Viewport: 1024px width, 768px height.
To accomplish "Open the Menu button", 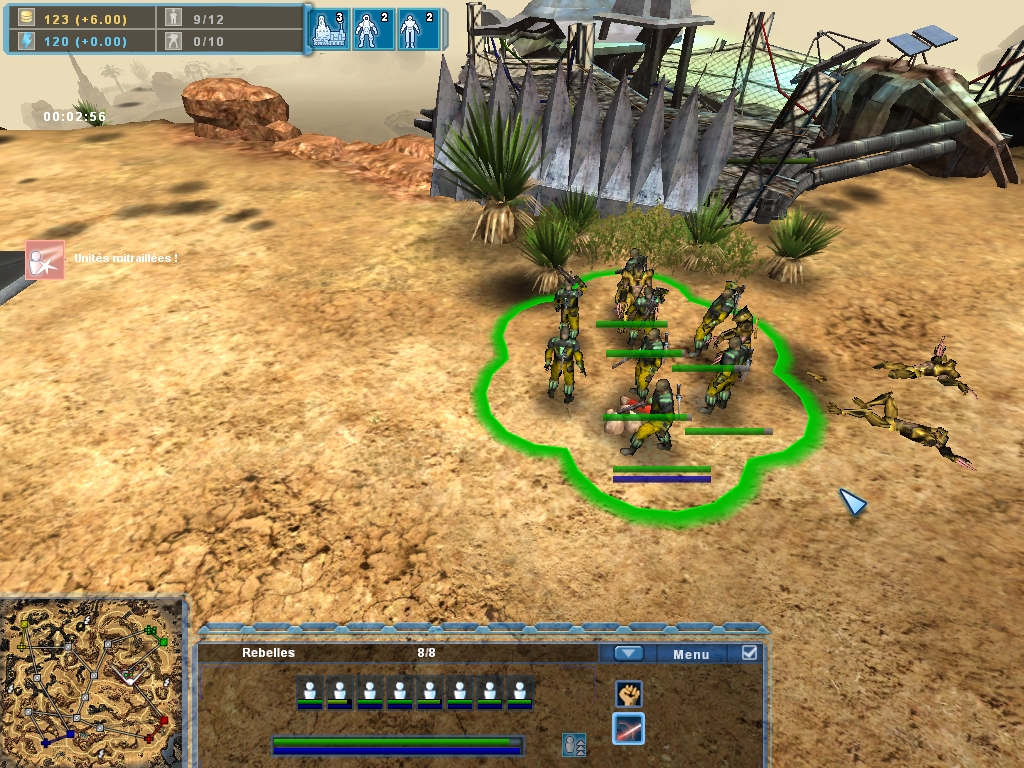I will pos(691,654).
